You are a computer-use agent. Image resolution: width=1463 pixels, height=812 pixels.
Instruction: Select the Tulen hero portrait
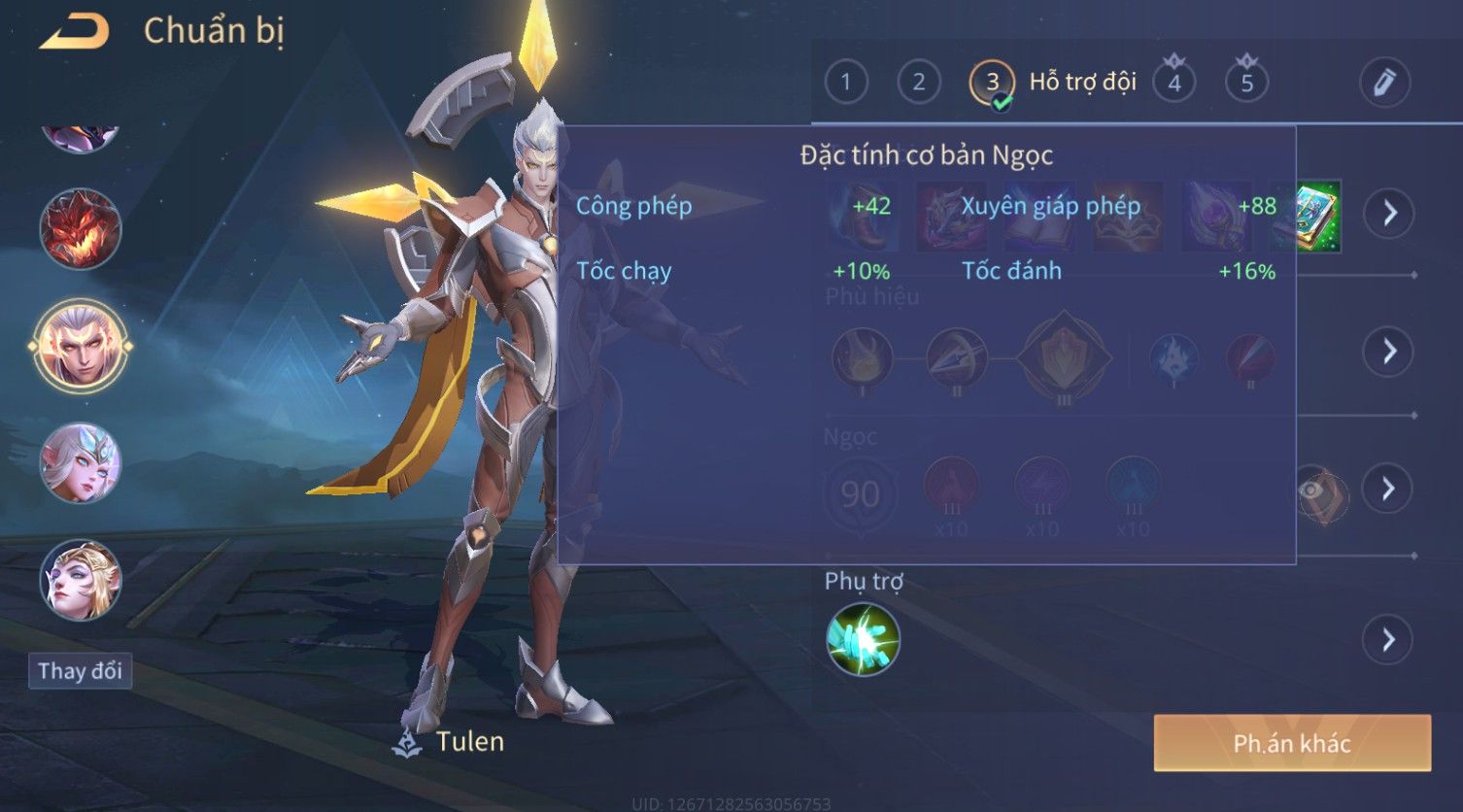tap(81, 345)
